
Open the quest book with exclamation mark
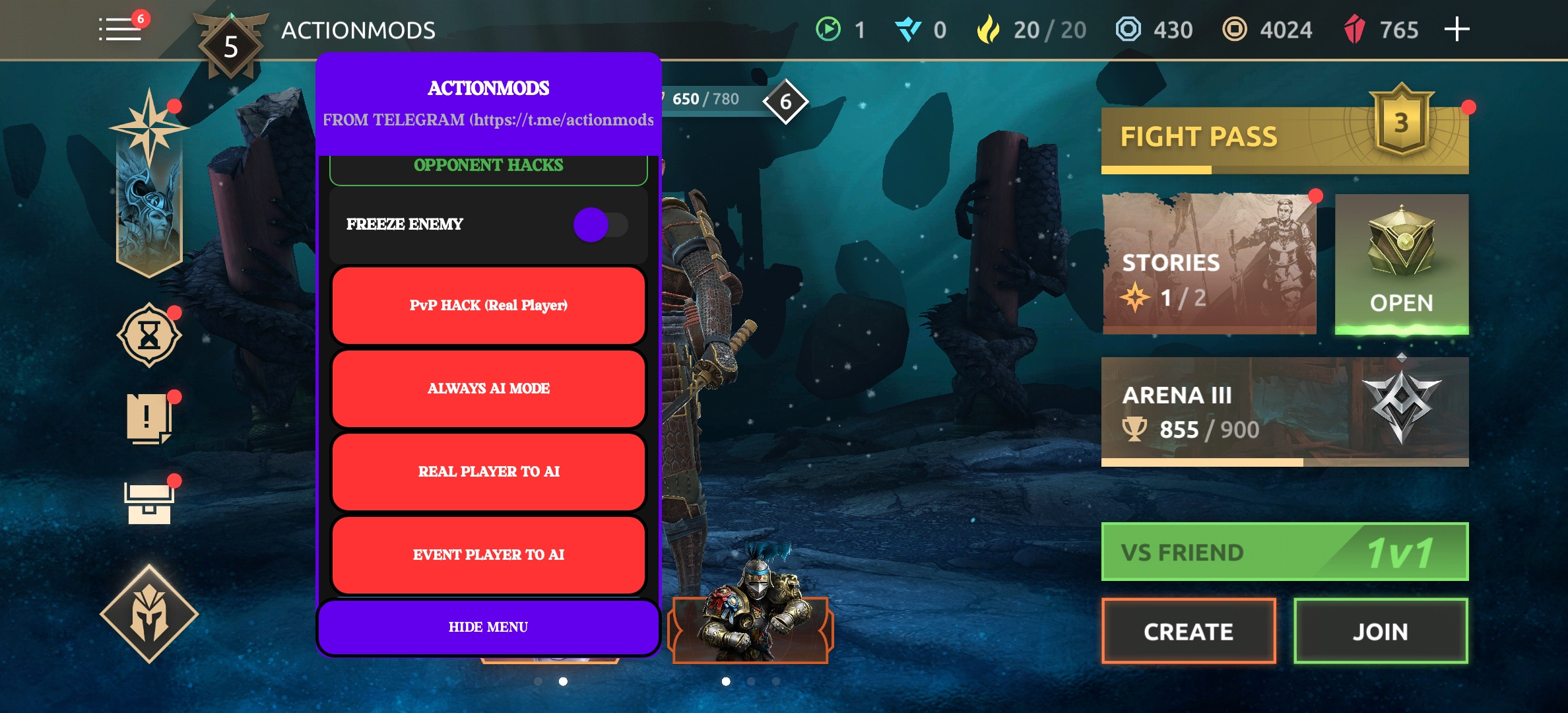click(x=149, y=419)
